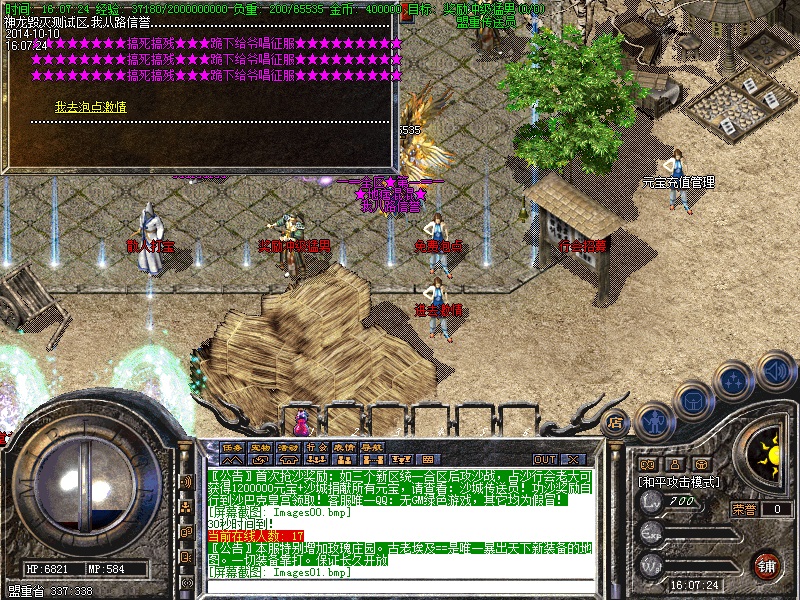
Task: Open the 行会 guild tab
Action: (316, 447)
